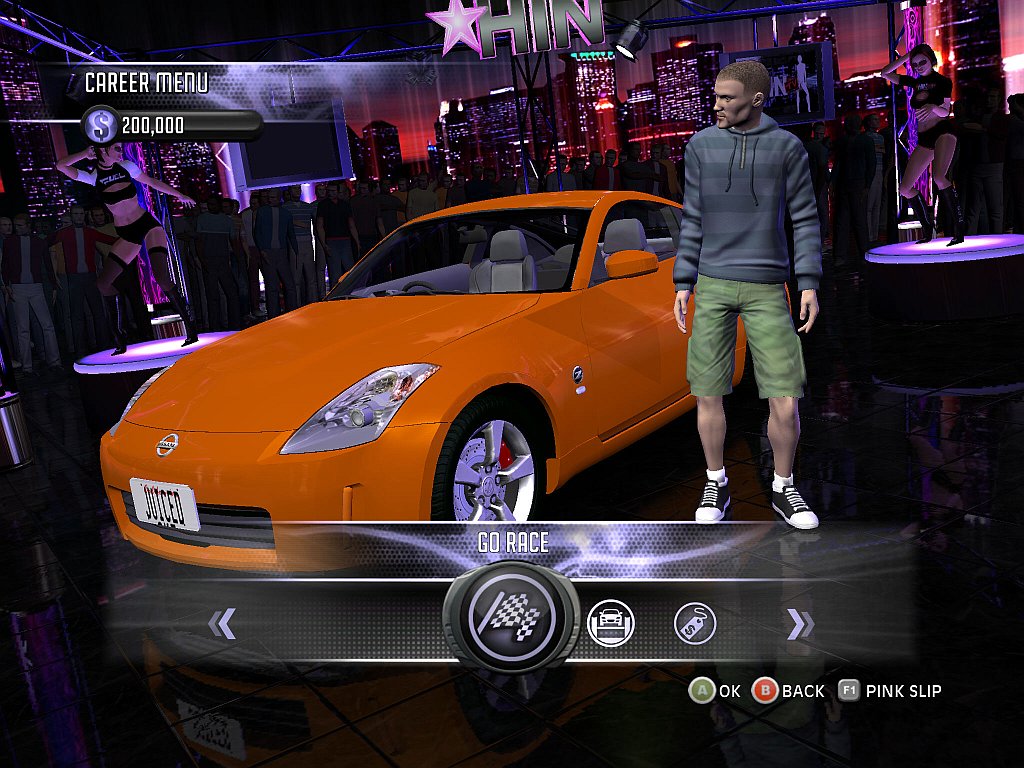Open the garage car icon option
Screen dimensions: 1024x768
click(x=610, y=624)
